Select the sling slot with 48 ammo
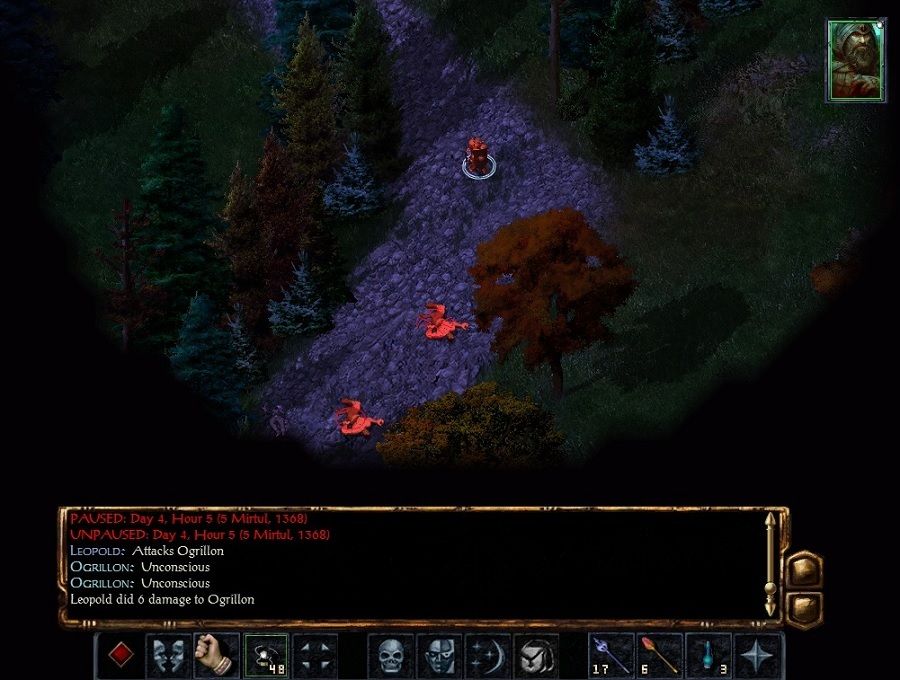The height and width of the screenshot is (680, 900). (x=265, y=655)
